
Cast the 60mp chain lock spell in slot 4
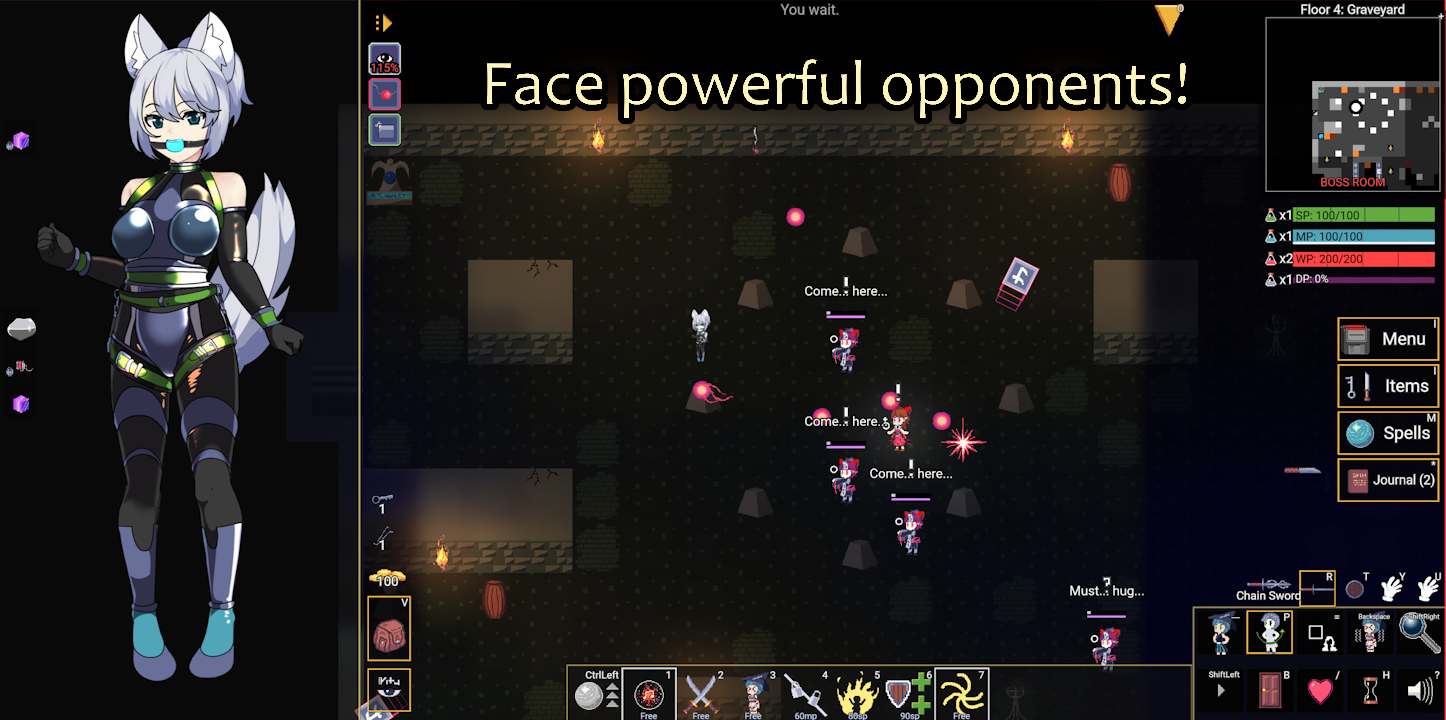coord(806,693)
